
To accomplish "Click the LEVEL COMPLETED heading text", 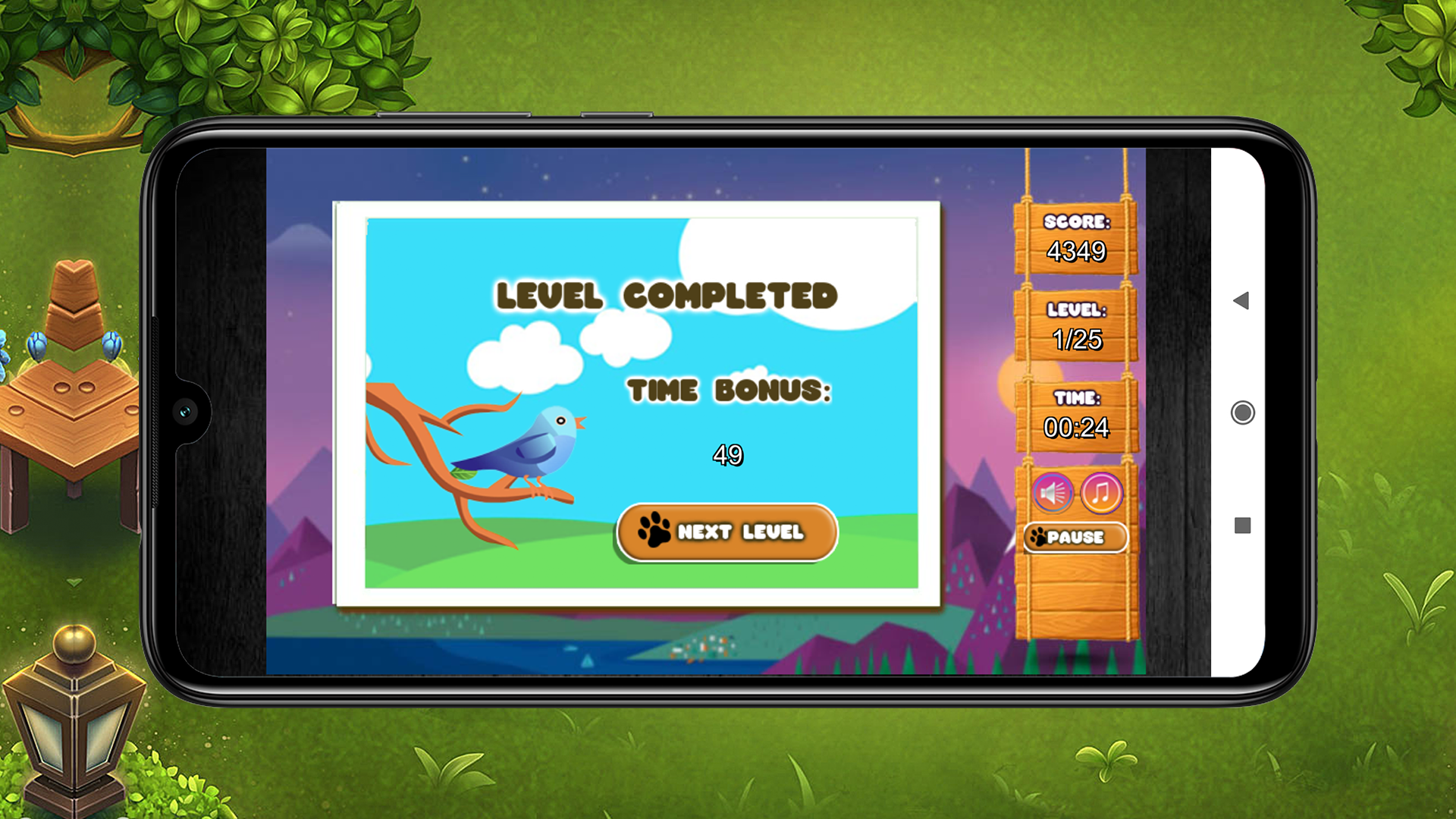I will point(667,295).
